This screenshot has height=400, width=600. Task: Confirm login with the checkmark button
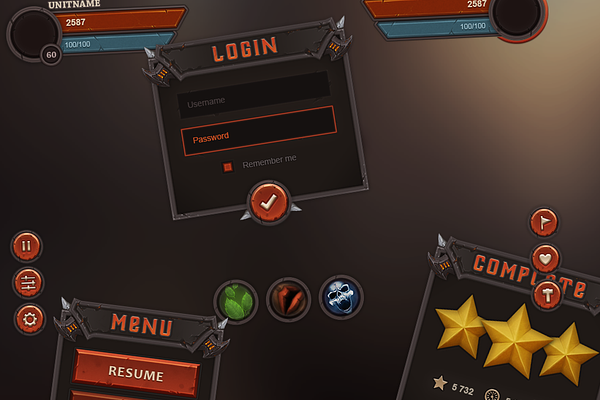click(268, 202)
